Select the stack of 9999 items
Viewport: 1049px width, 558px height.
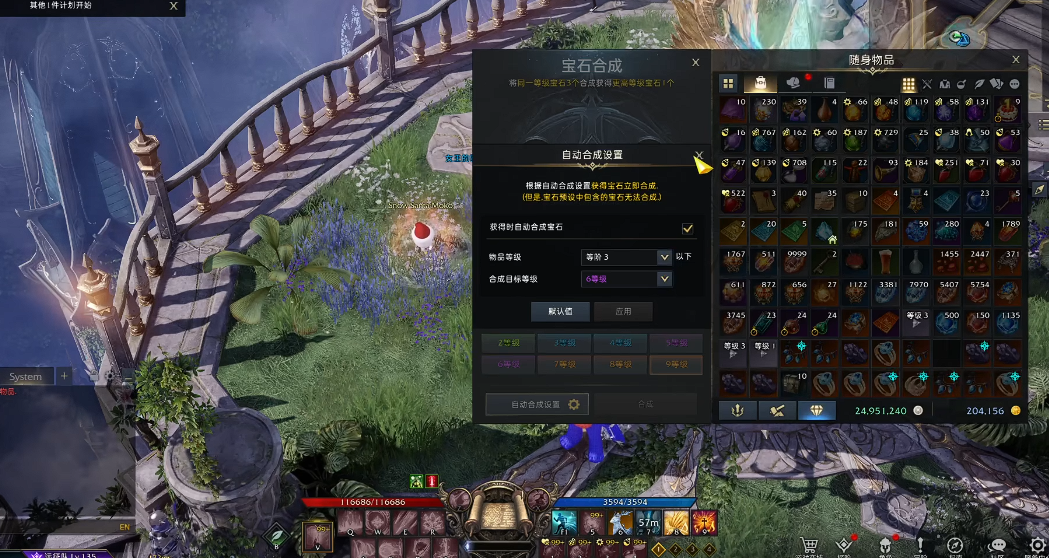point(796,264)
